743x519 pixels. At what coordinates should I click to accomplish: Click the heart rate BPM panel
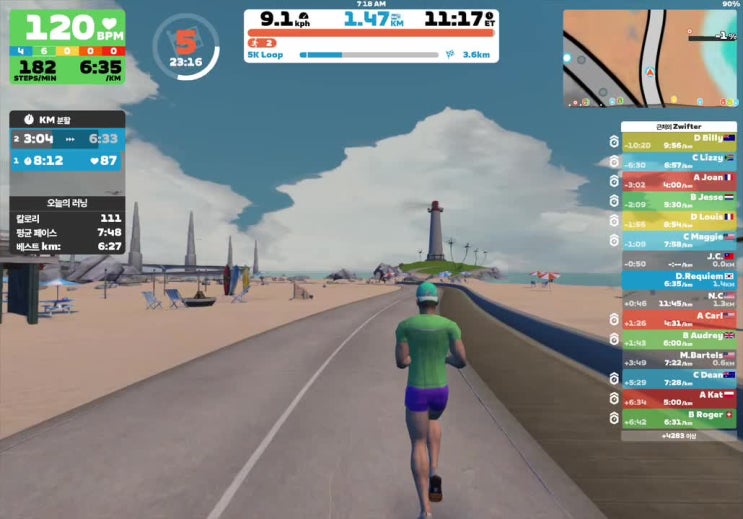65,28
